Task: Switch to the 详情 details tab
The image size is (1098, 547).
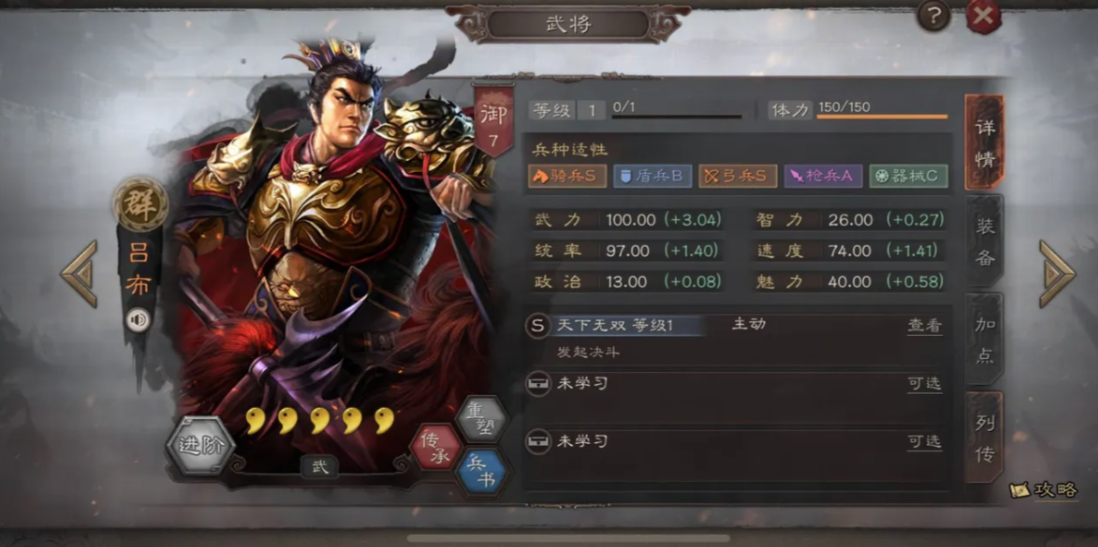Action: [984, 143]
